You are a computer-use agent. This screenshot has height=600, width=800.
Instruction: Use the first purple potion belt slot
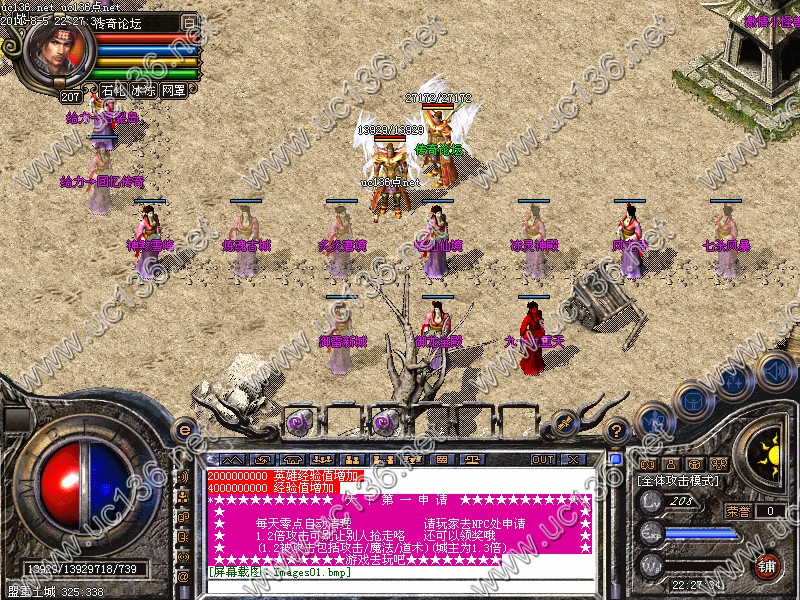[x=298, y=423]
